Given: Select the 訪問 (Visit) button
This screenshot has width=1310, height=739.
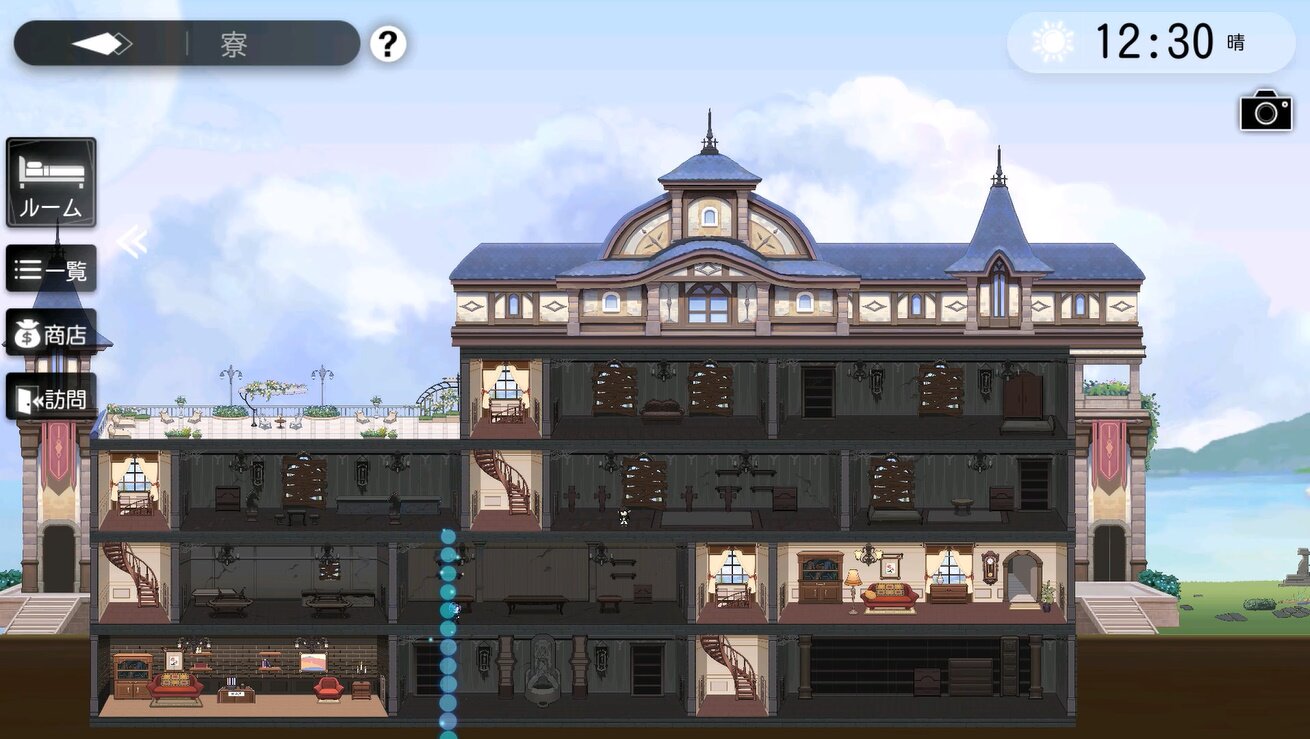Looking at the screenshot, I should (x=52, y=398).
